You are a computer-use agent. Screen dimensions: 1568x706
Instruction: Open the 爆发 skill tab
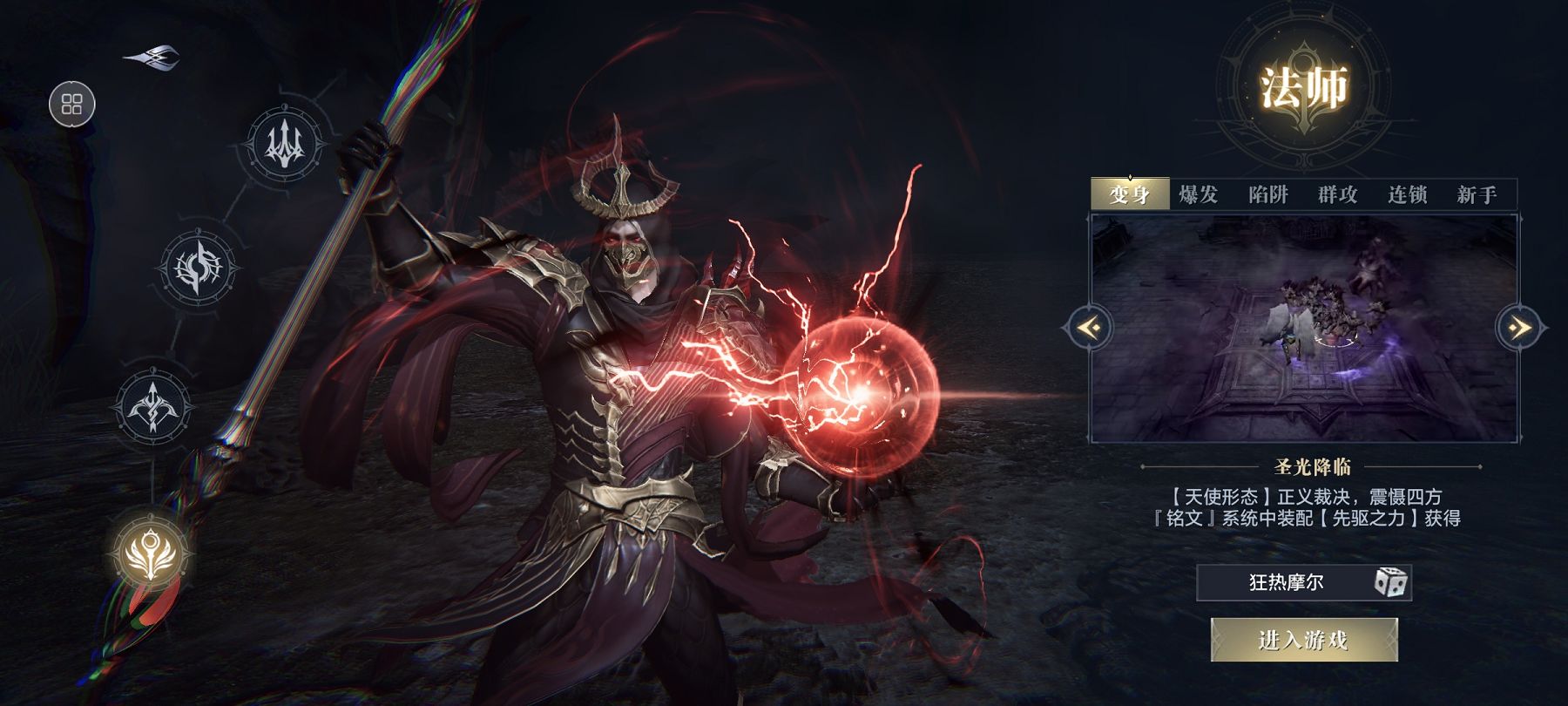pyautogui.click(x=1198, y=194)
